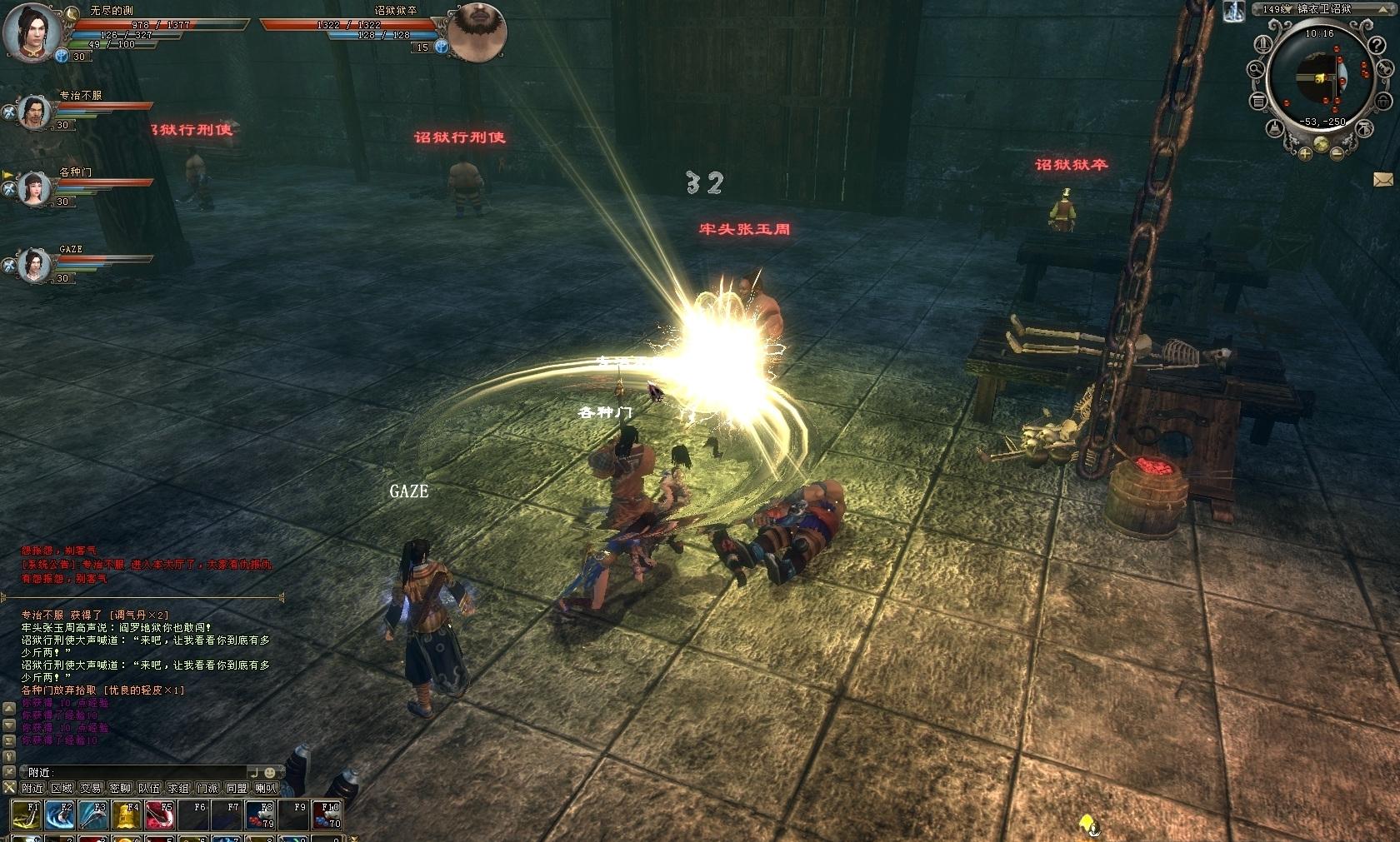Use the F4 golden bell skill
1400x842 pixels.
[127, 815]
